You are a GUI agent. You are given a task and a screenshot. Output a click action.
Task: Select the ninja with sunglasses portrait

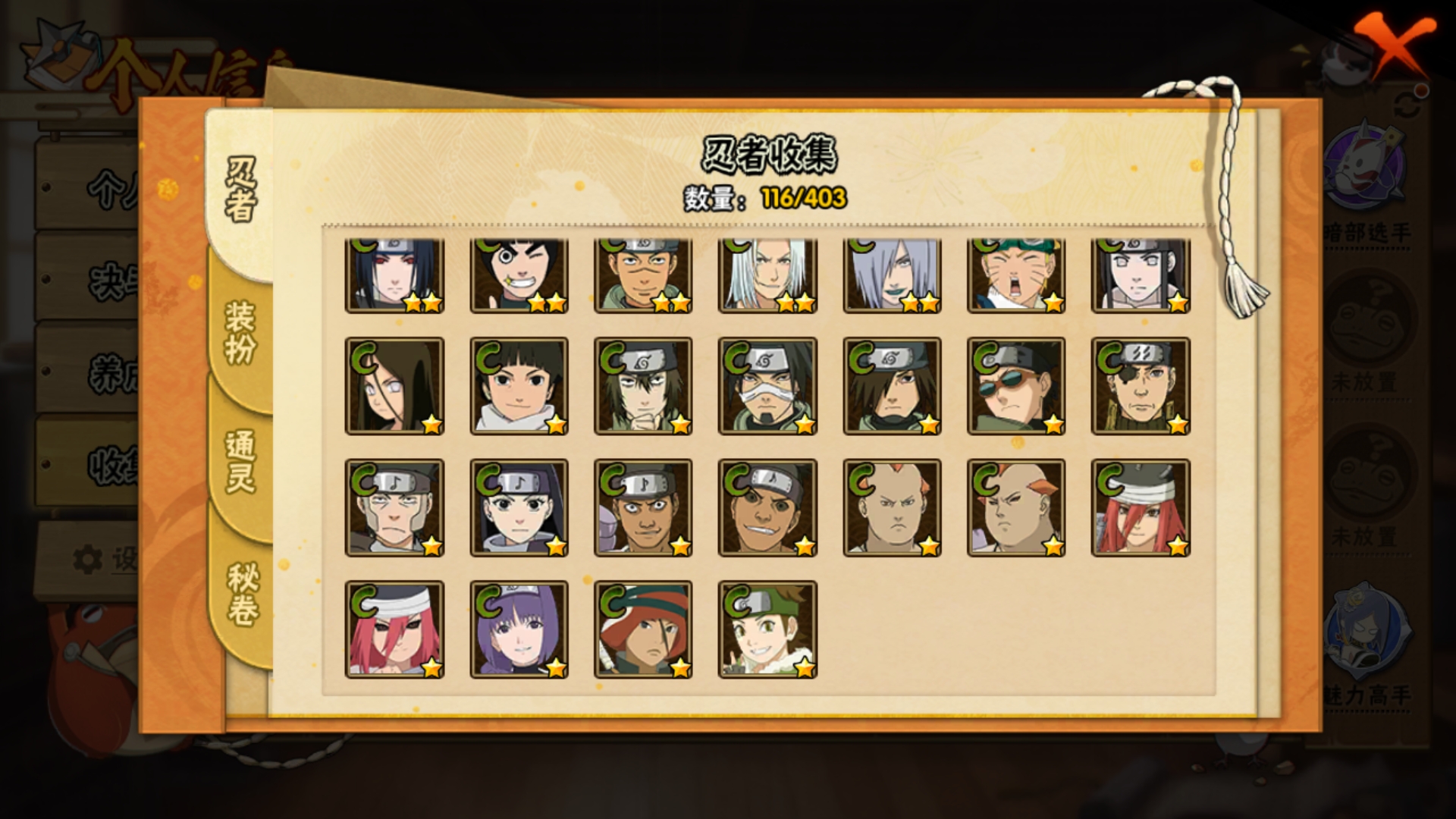(x=1016, y=386)
